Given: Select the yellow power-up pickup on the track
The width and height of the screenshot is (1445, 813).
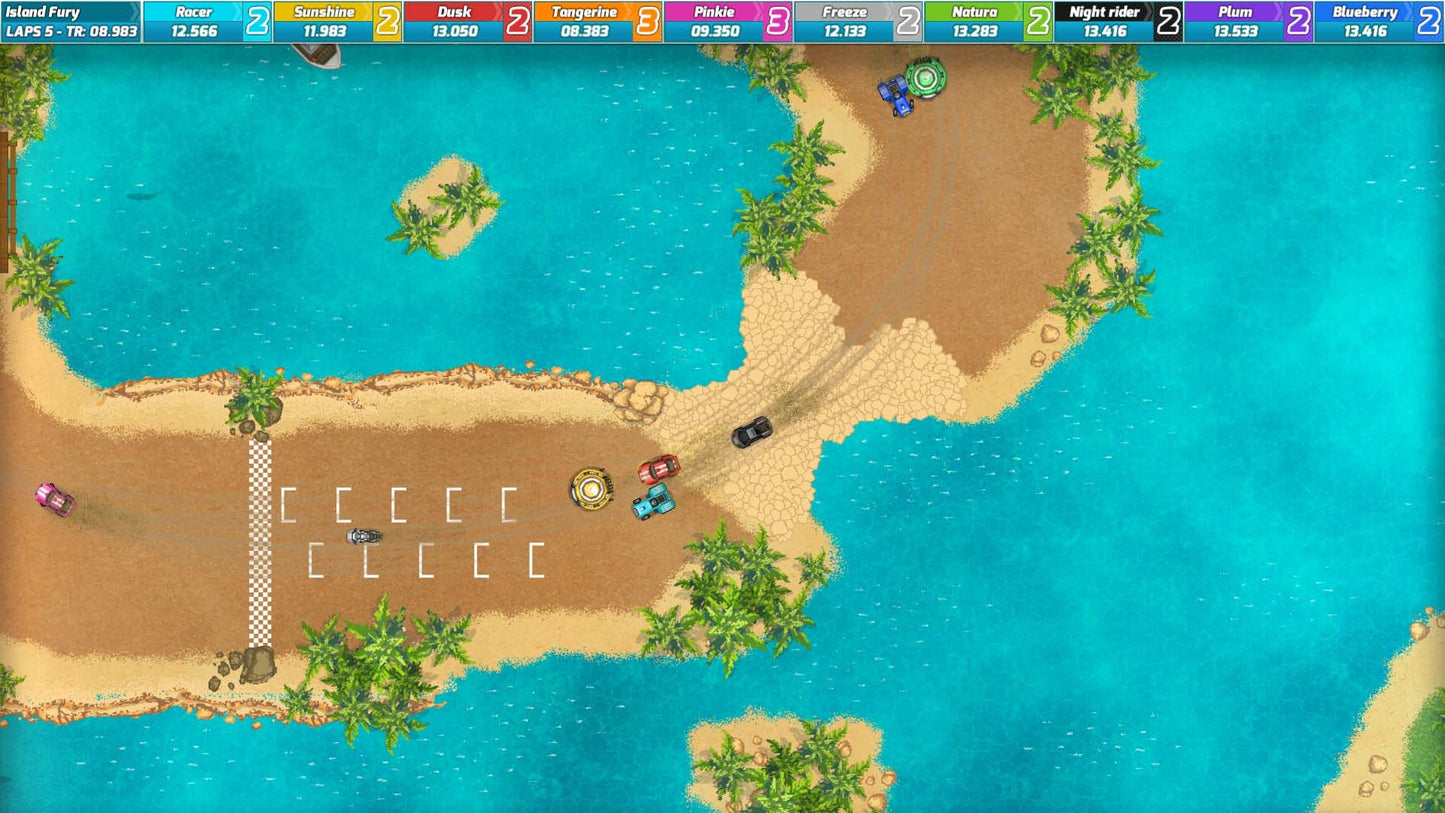Looking at the screenshot, I should click(x=593, y=489).
